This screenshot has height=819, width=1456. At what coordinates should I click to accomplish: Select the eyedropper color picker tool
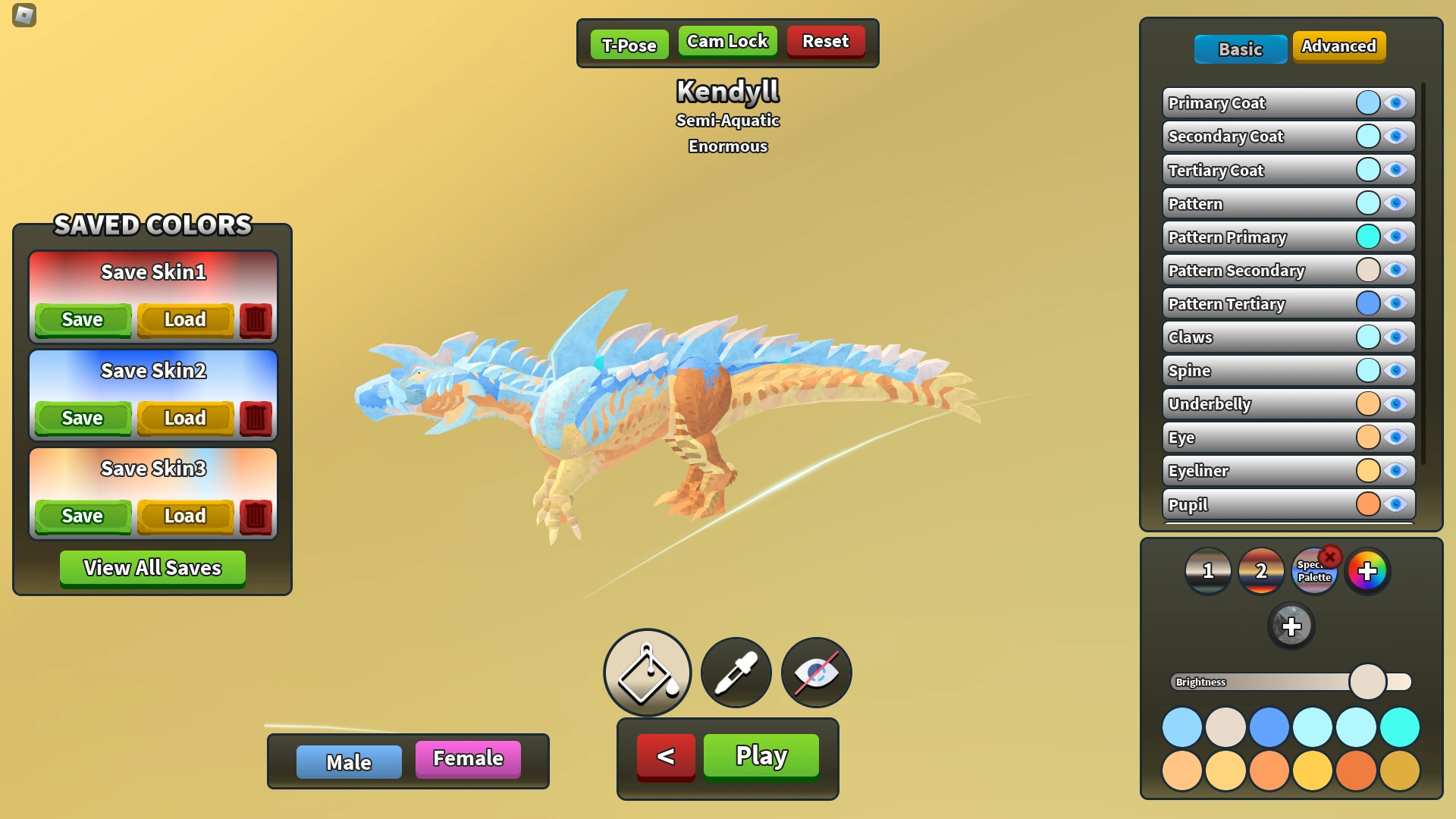tap(734, 672)
